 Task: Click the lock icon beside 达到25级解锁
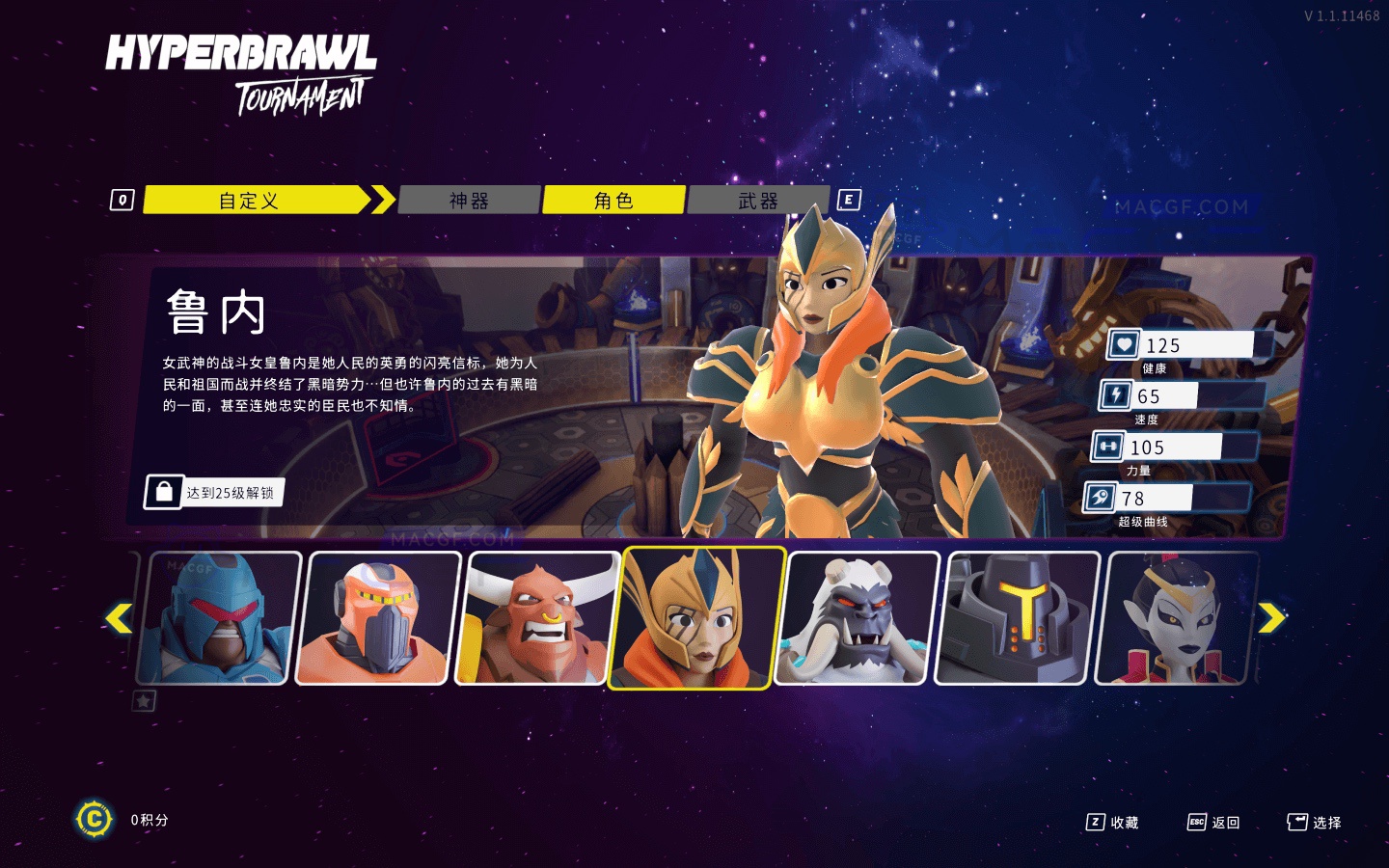pos(162,493)
